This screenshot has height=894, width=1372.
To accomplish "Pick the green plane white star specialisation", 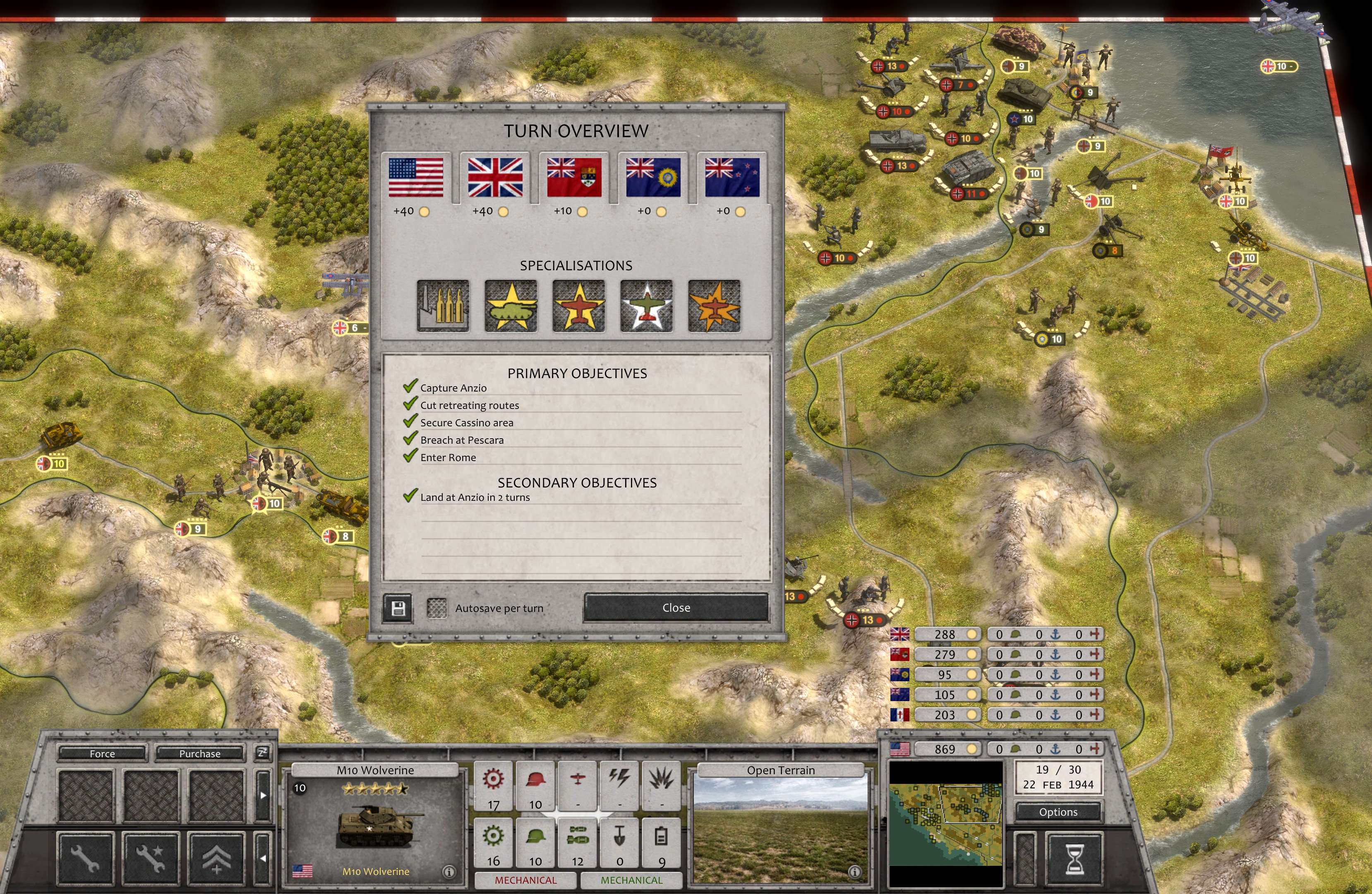I will (646, 306).
